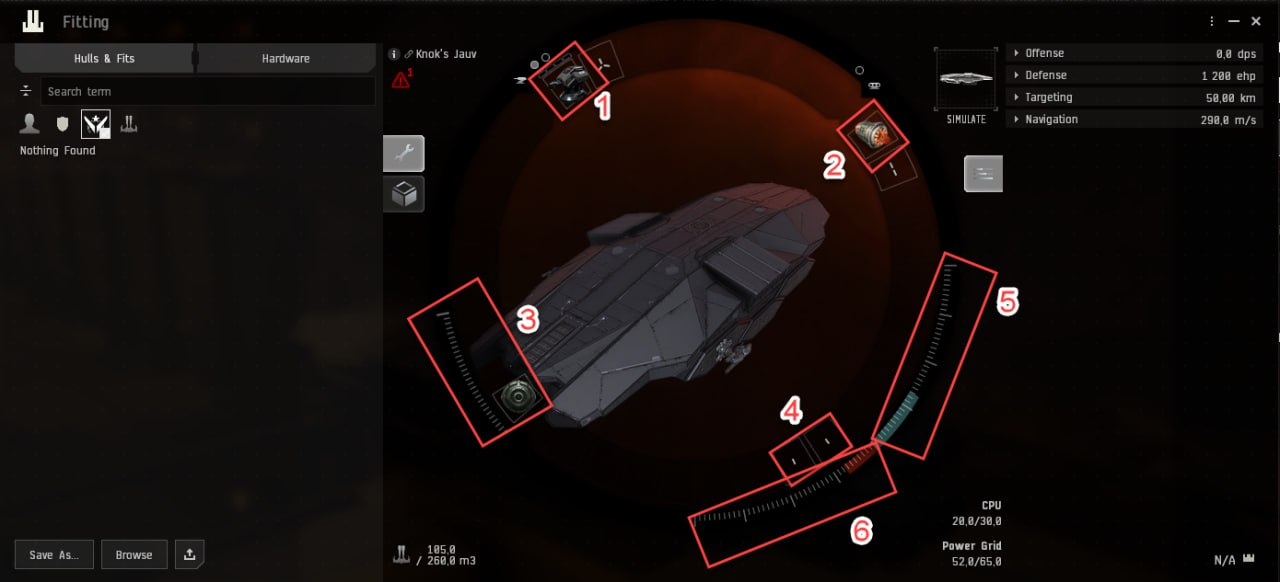
Task: Click the export arrow button beside Browse
Action: 190,555
